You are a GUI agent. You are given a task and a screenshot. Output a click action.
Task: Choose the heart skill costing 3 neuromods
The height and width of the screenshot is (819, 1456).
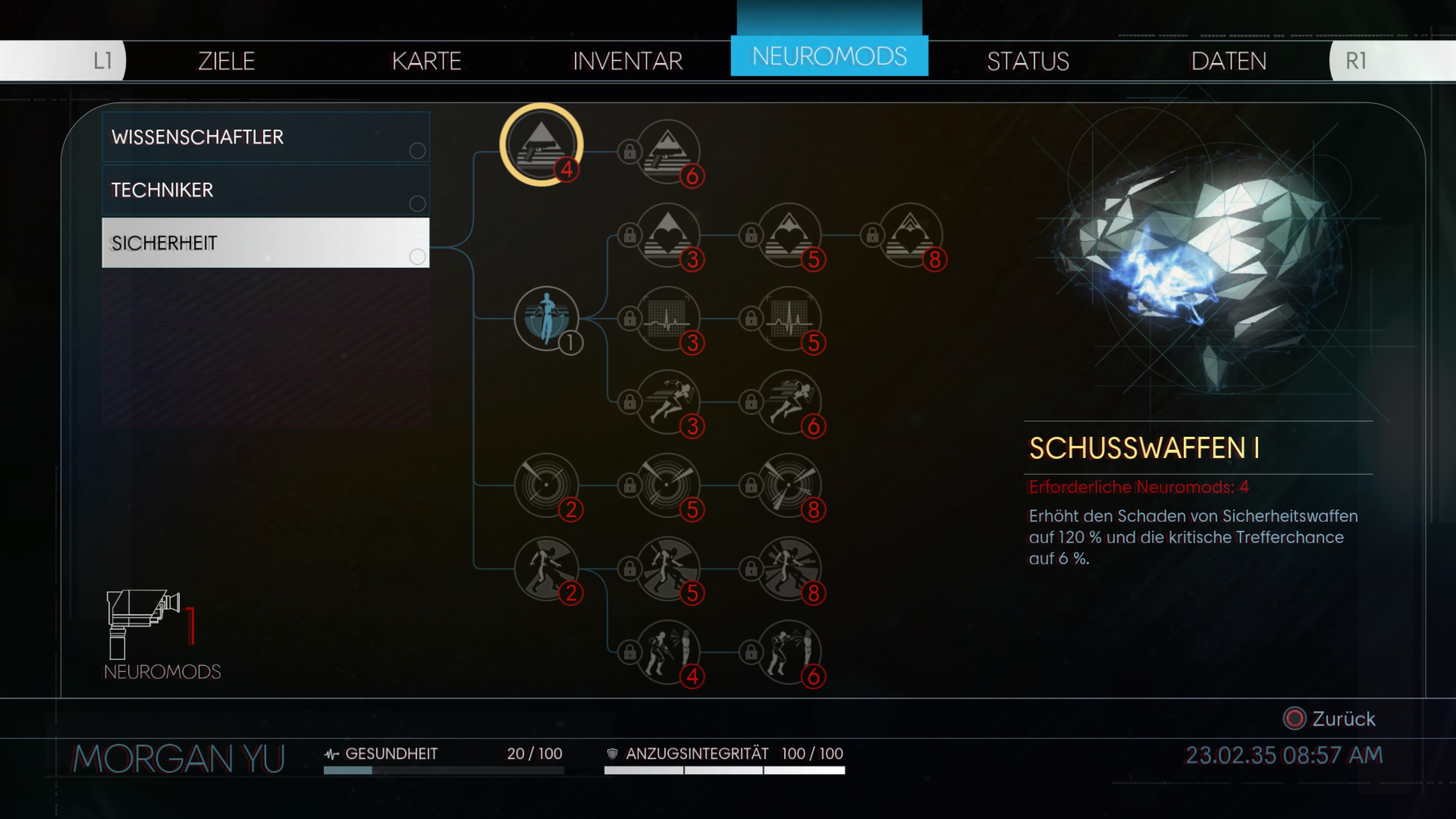[668, 235]
